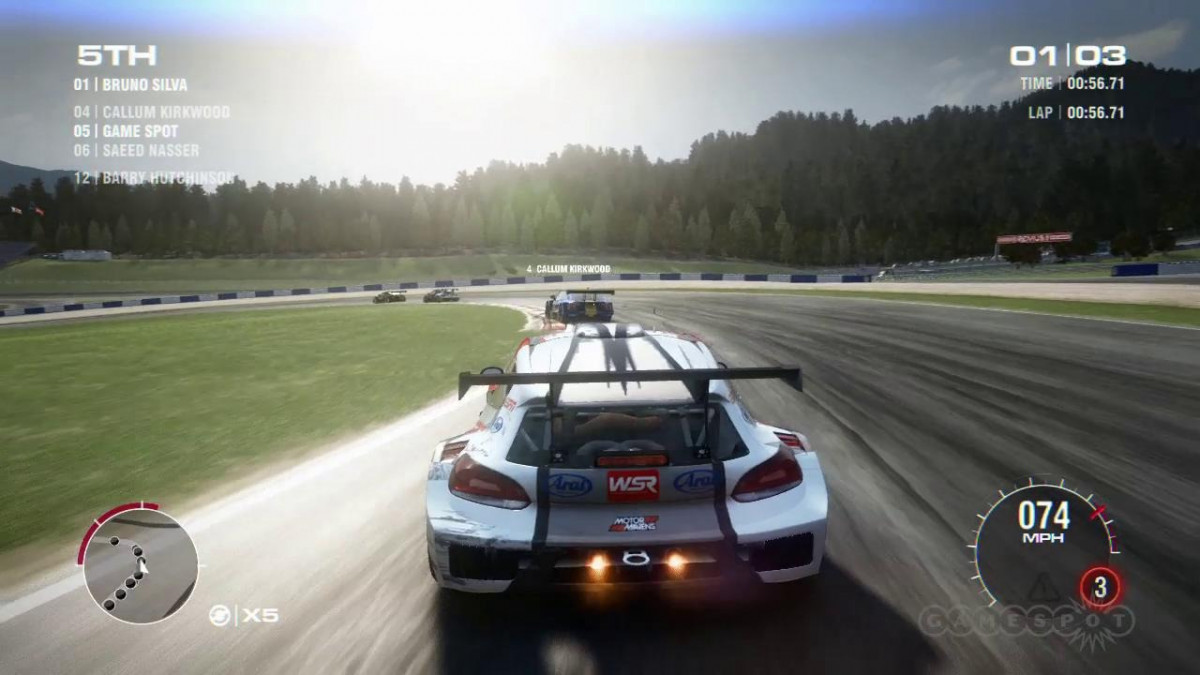Screen dimensions: 1200x675
Task: Click the red gear indicator circle
Action: pyautogui.click(x=1101, y=587)
